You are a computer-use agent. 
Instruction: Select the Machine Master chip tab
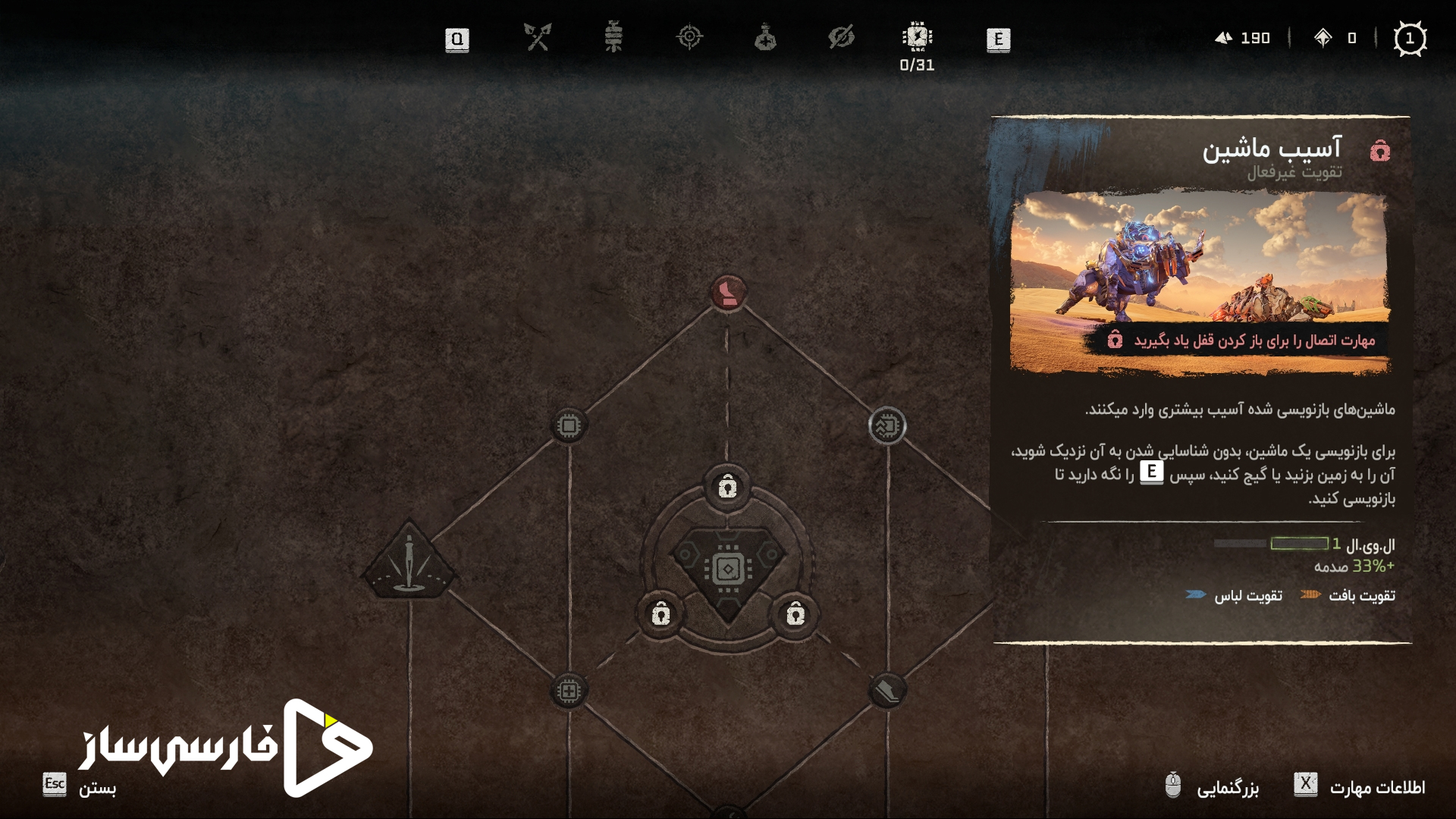click(917, 37)
